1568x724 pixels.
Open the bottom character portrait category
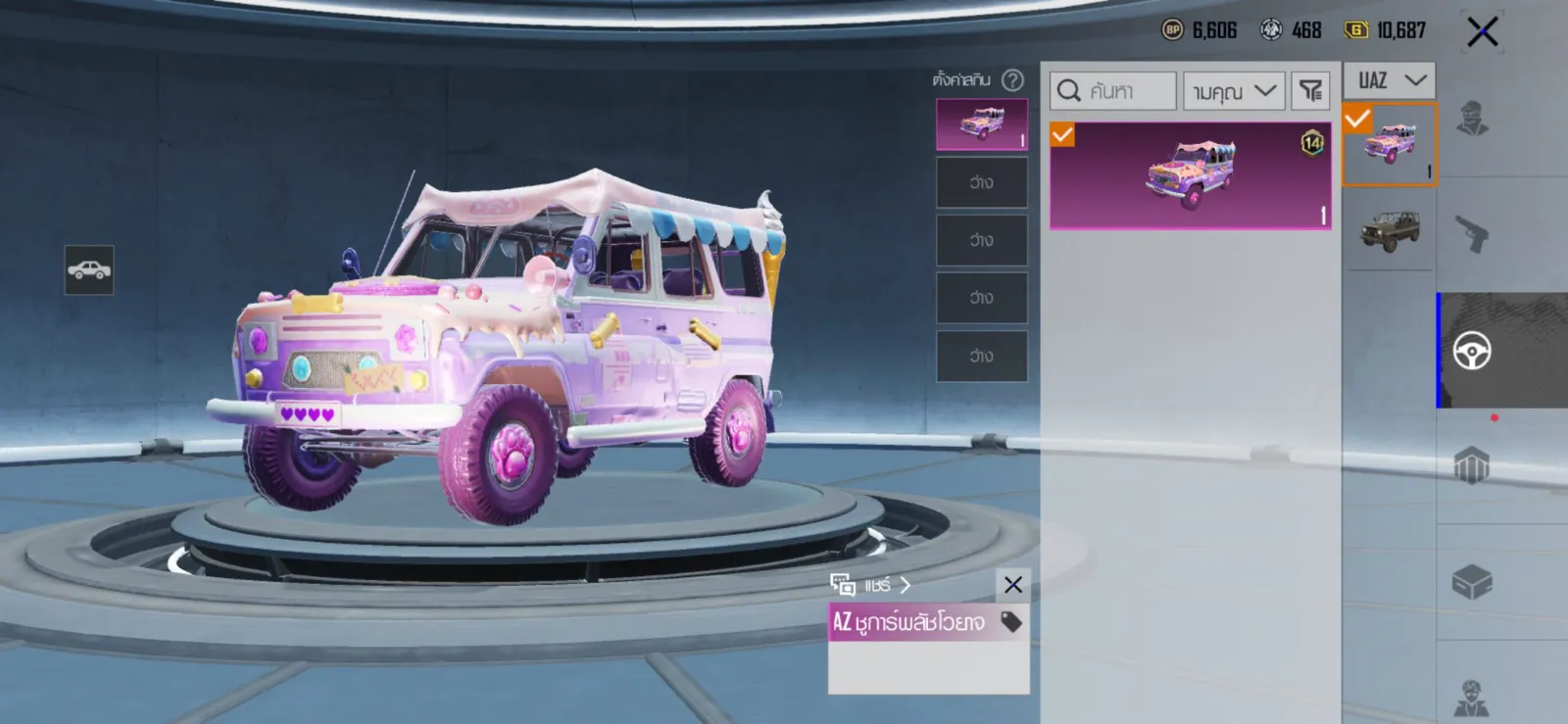(x=1471, y=698)
